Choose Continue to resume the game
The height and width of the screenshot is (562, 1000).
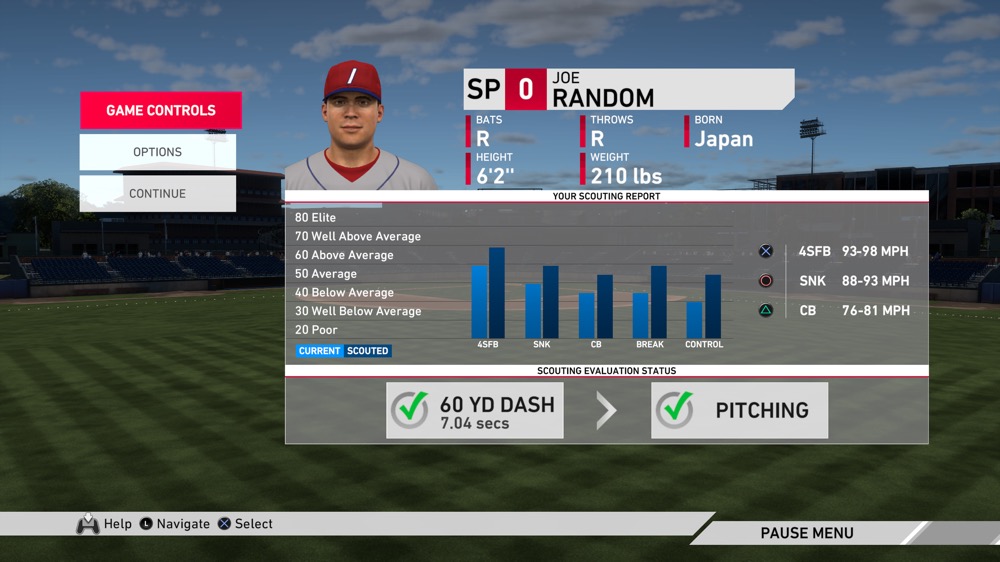[x=157, y=194]
